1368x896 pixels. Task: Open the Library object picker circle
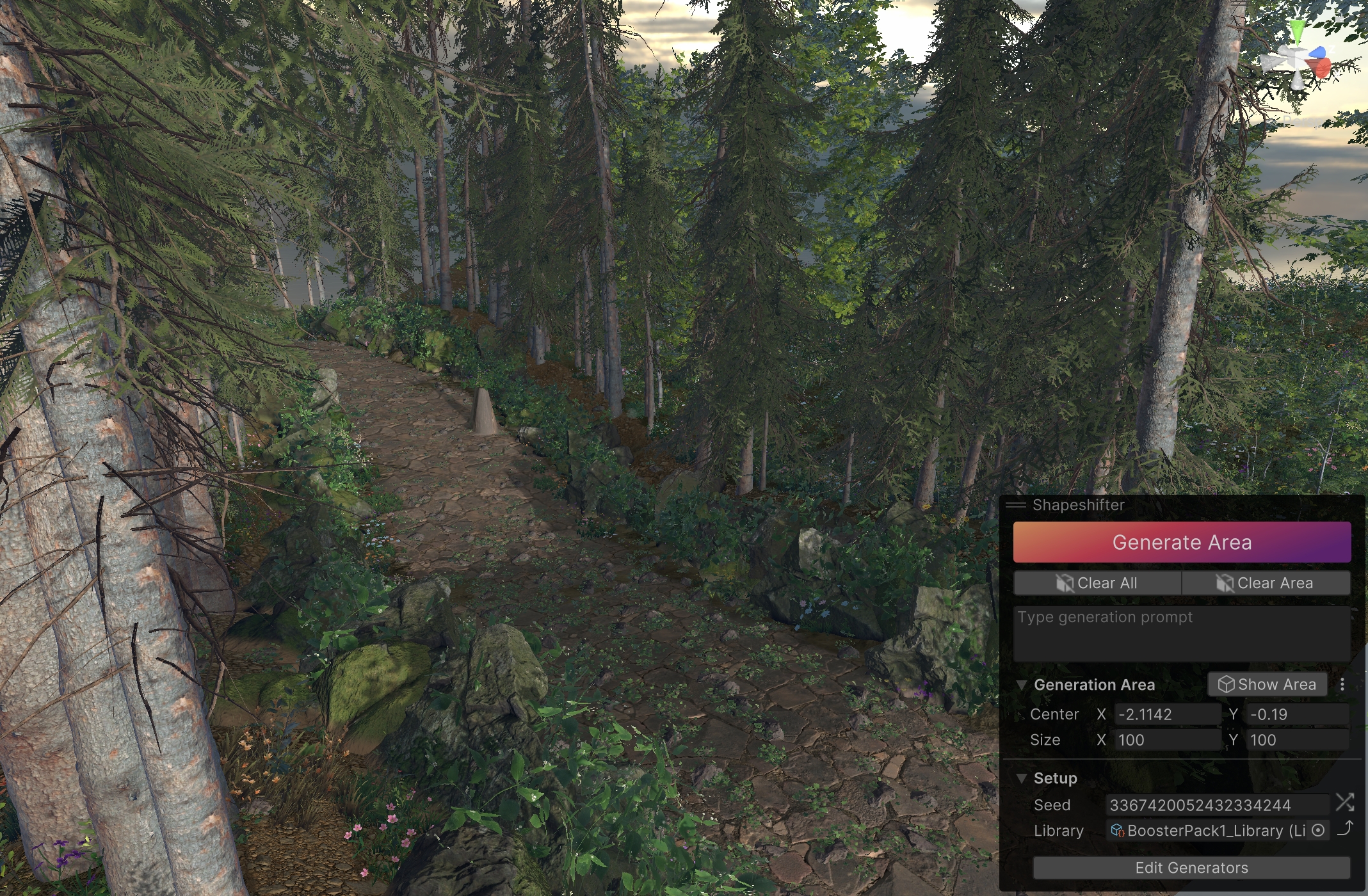pyautogui.click(x=1318, y=830)
